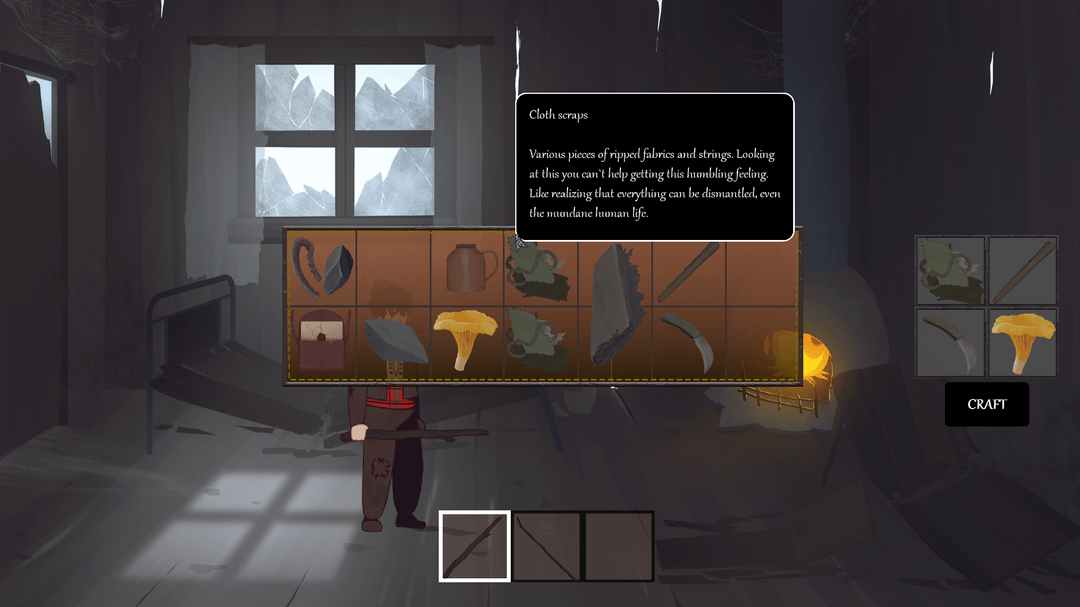Screen dimensions: 1080x607
Task: Craft the selected items with CRAFT button
Action: point(986,404)
